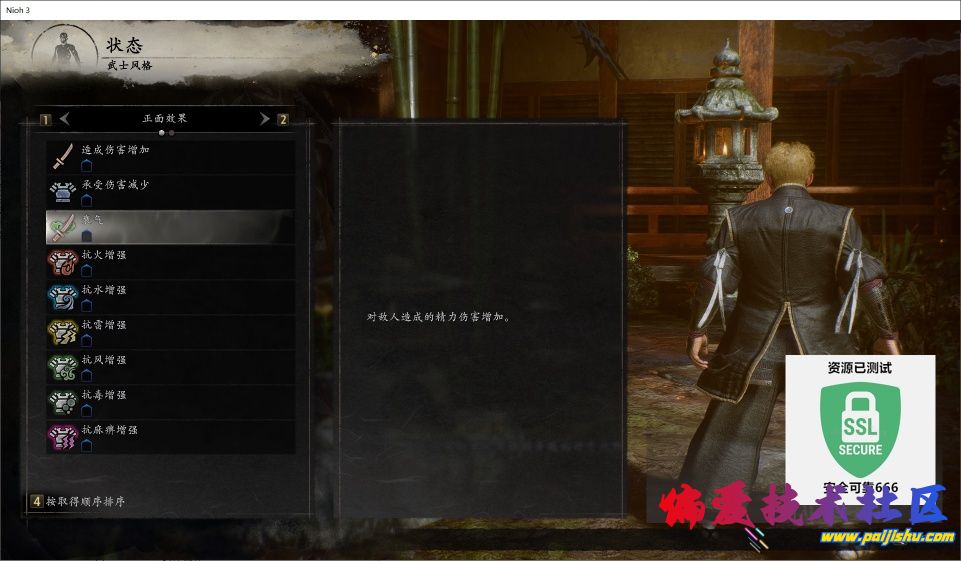Select the 抗麻痹增强 paralysis resistance row
The width and height of the screenshot is (961, 561).
click(170, 437)
